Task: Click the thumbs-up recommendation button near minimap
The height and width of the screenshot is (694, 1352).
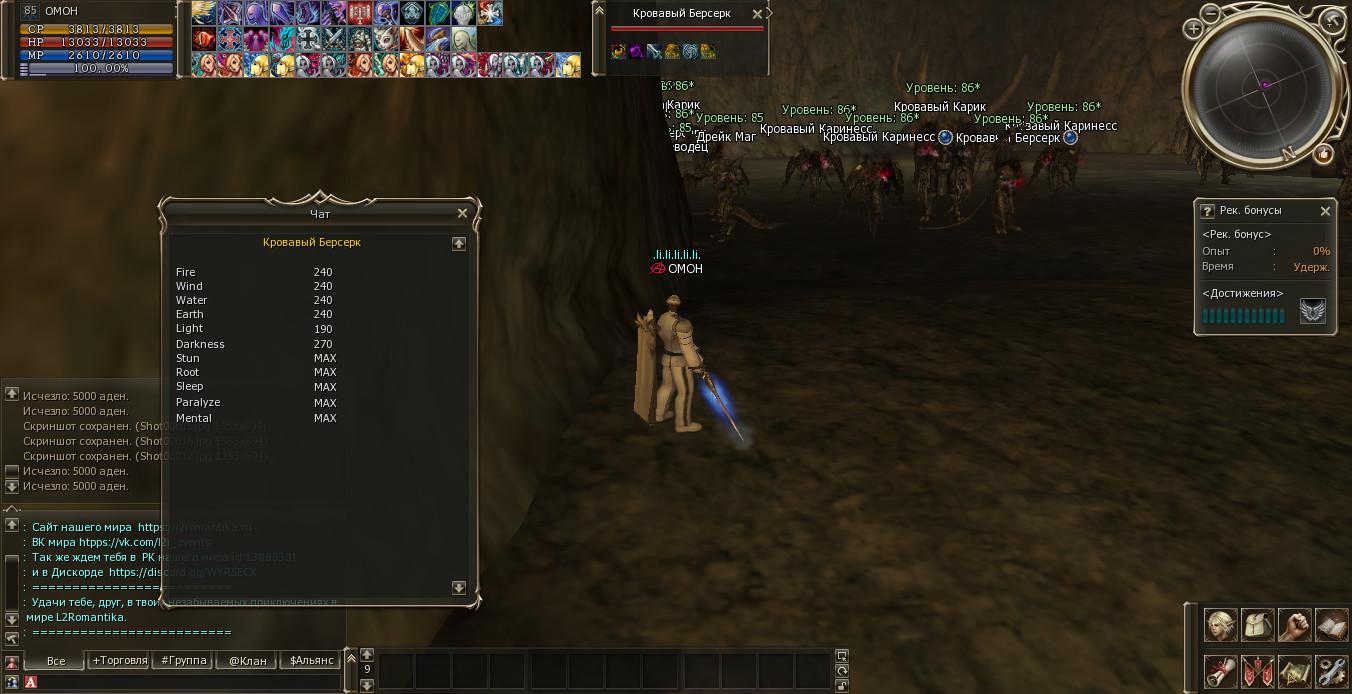Action: 1323,154
